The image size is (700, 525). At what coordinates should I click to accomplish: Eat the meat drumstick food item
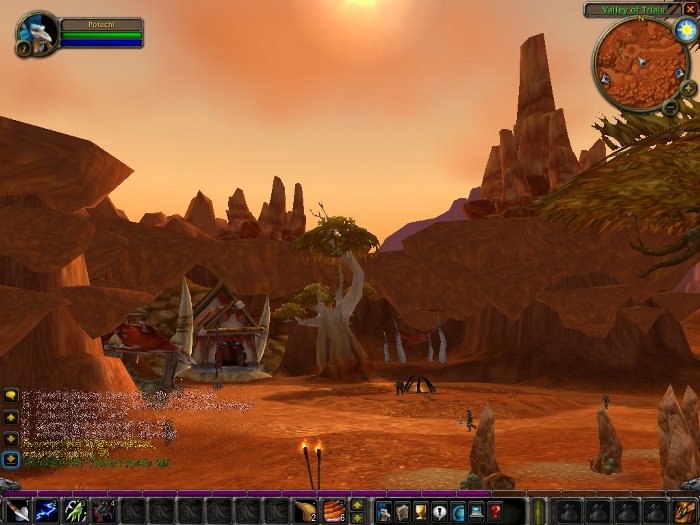click(305, 511)
